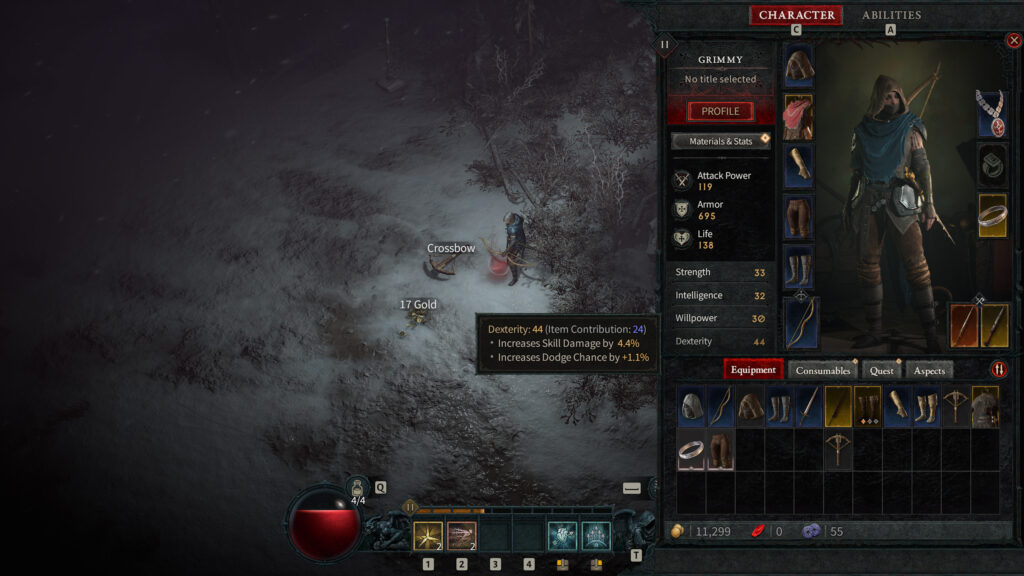The image size is (1024, 576).
Task: Choose the equipped bow weapon slot
Action: (801, 323)
